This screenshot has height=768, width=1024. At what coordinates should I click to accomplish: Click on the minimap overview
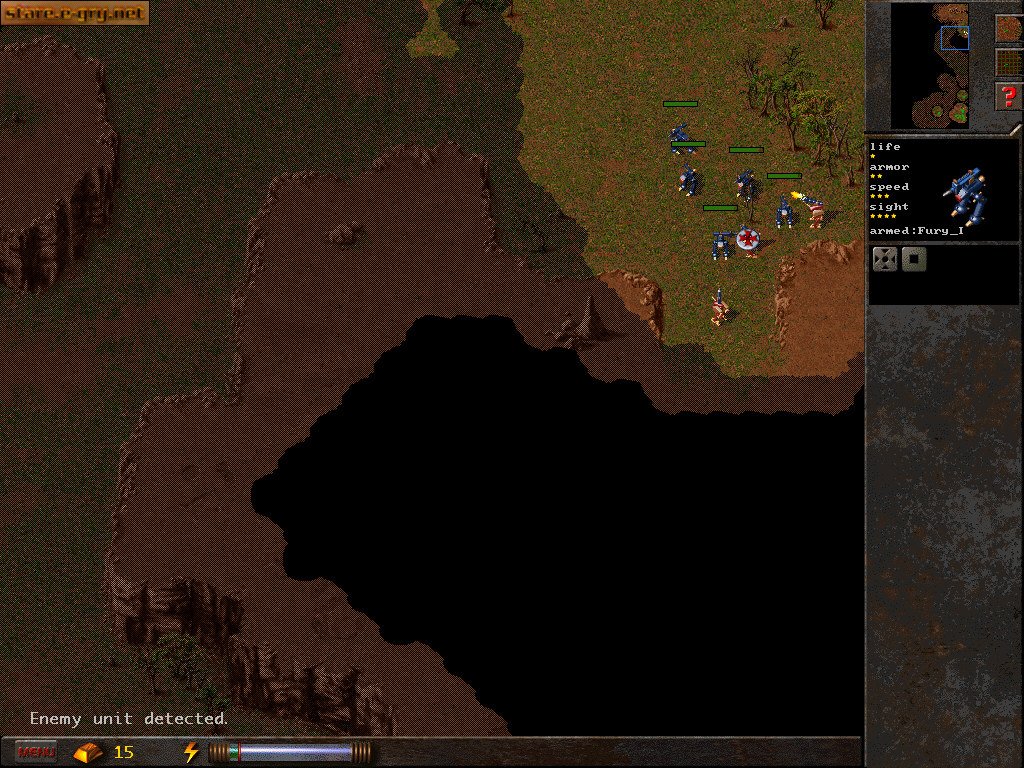(x=931, y=64)
